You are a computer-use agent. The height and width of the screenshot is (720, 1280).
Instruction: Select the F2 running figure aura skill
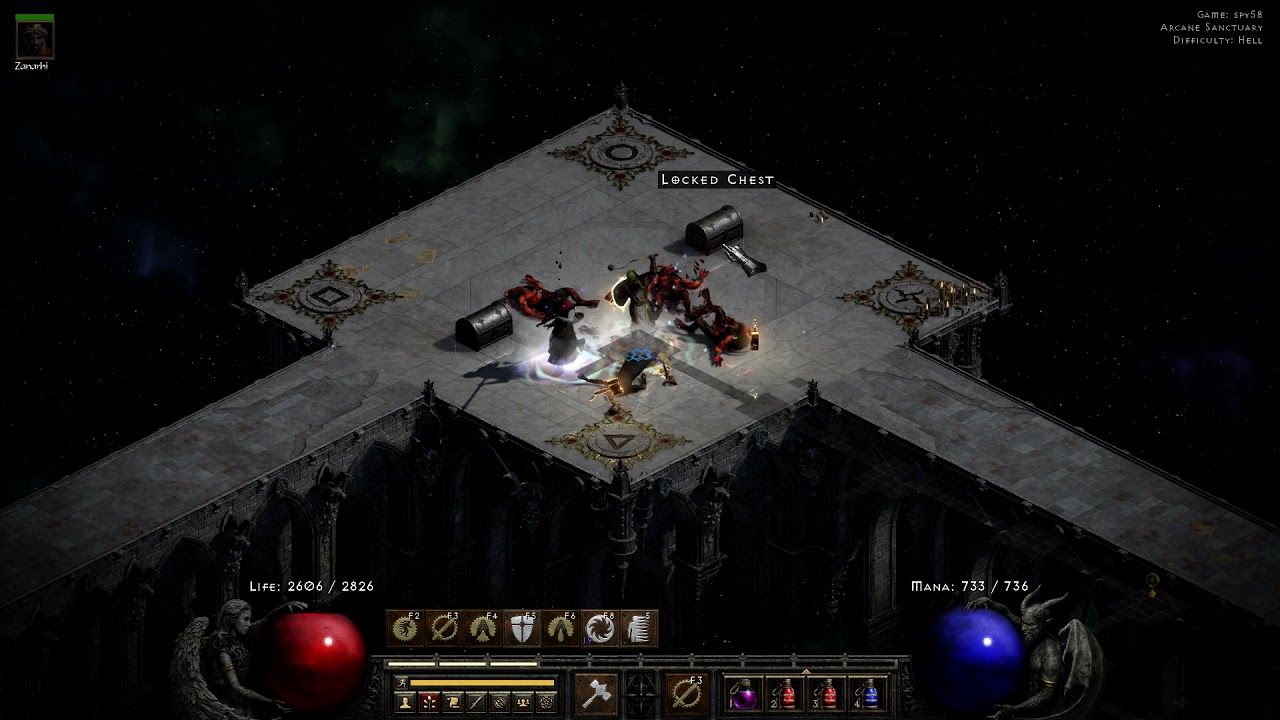pos(406,628)
